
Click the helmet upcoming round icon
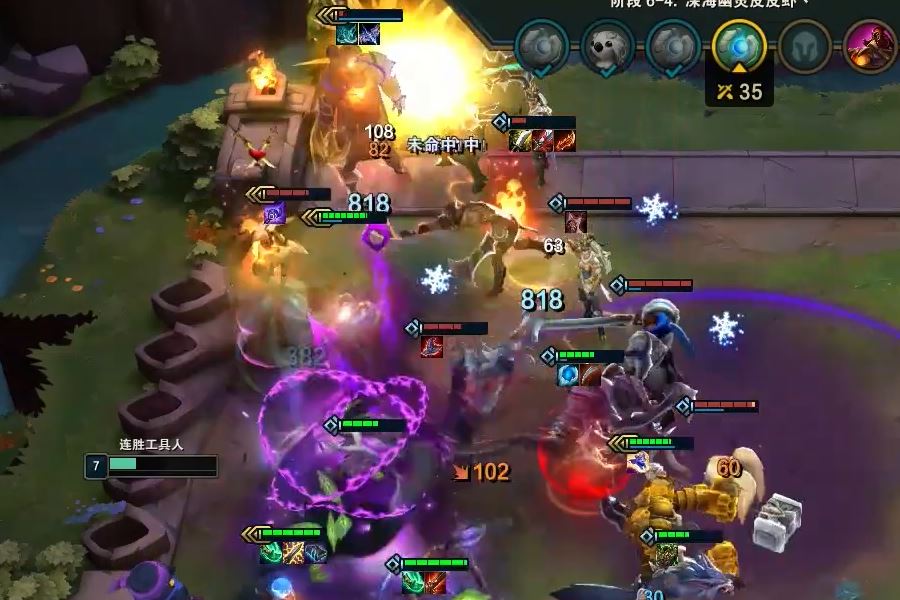tap(805, 47)
